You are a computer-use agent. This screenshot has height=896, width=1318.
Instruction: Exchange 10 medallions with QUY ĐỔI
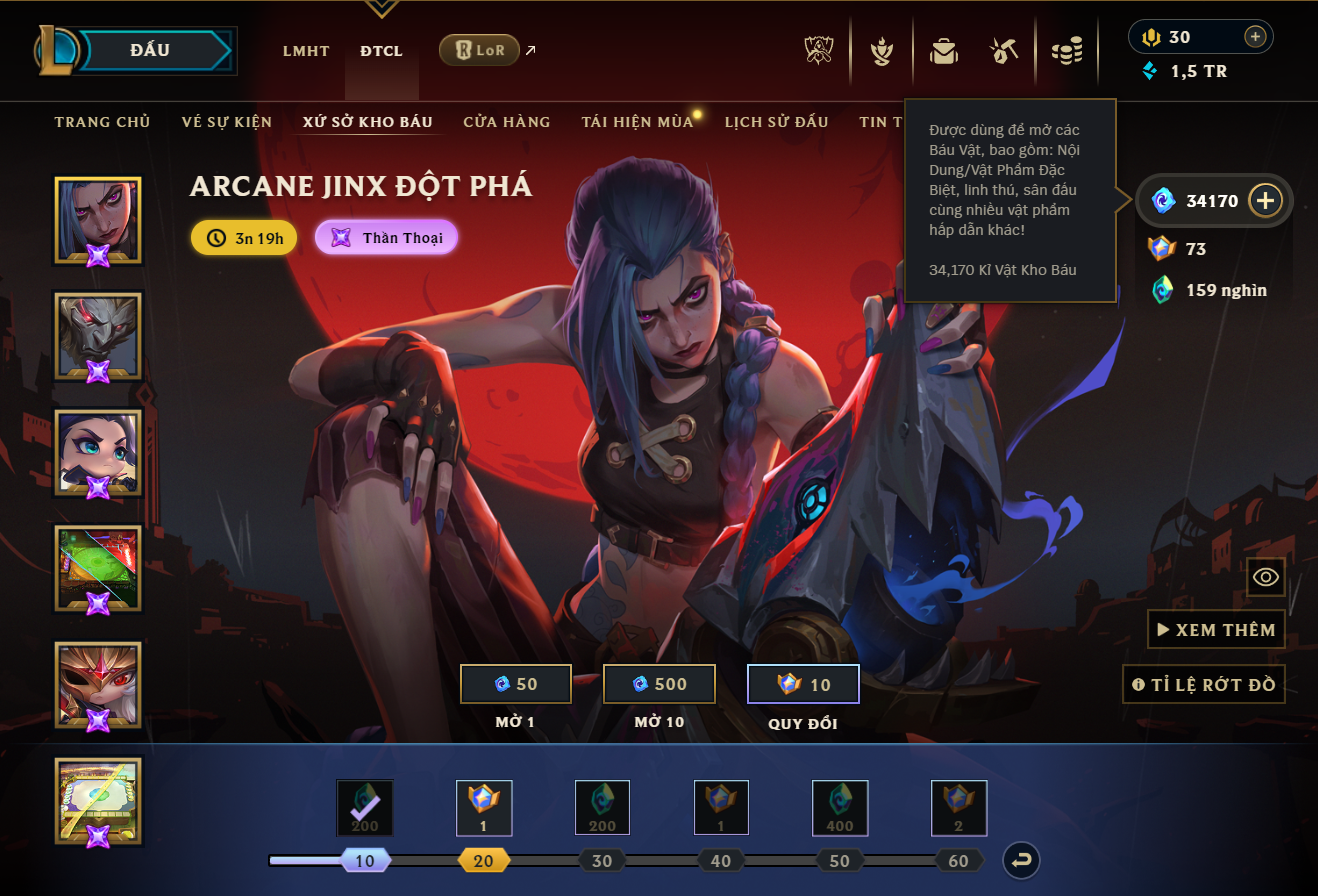(x=803, y=684)
